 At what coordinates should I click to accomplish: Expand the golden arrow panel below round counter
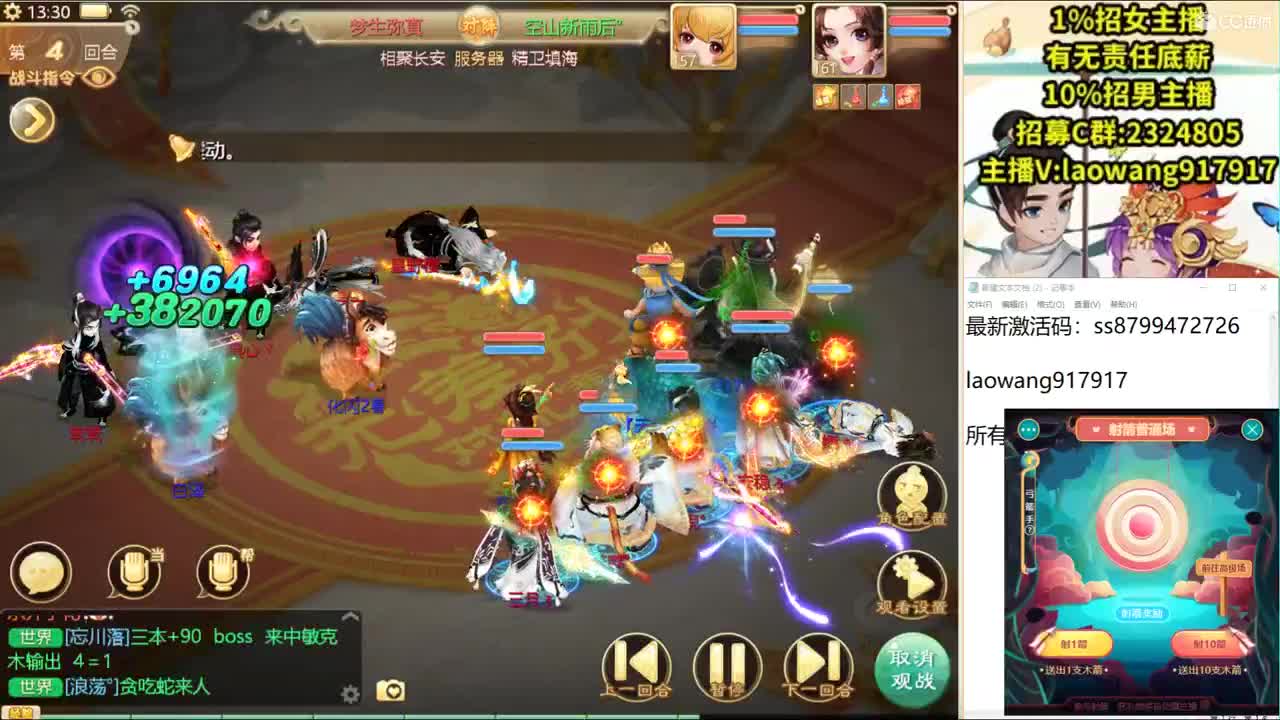[31, 118]
